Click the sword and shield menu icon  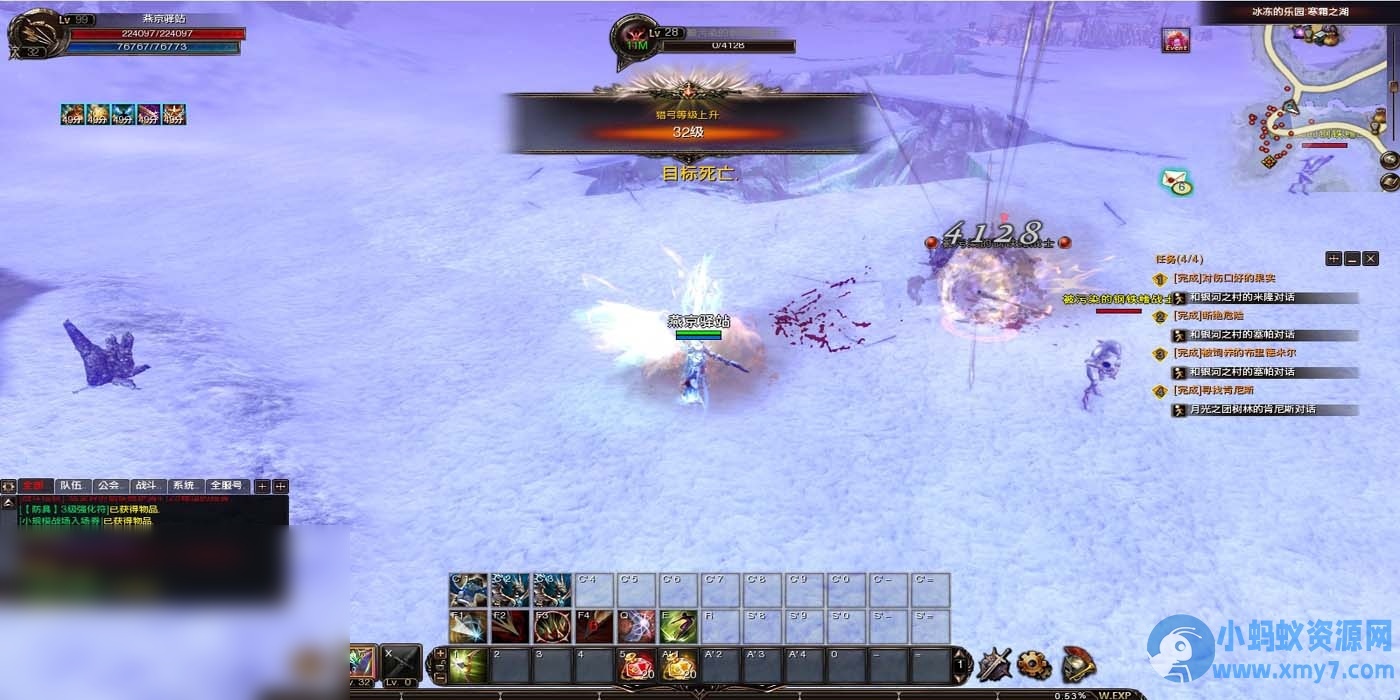pos(994,663)
